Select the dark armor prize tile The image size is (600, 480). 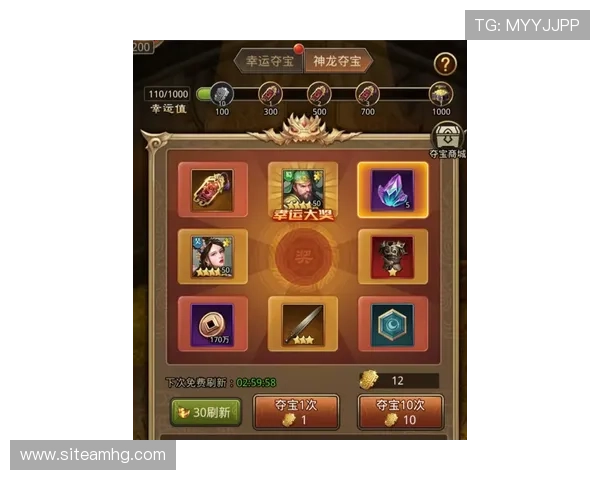tap(392, 257)
